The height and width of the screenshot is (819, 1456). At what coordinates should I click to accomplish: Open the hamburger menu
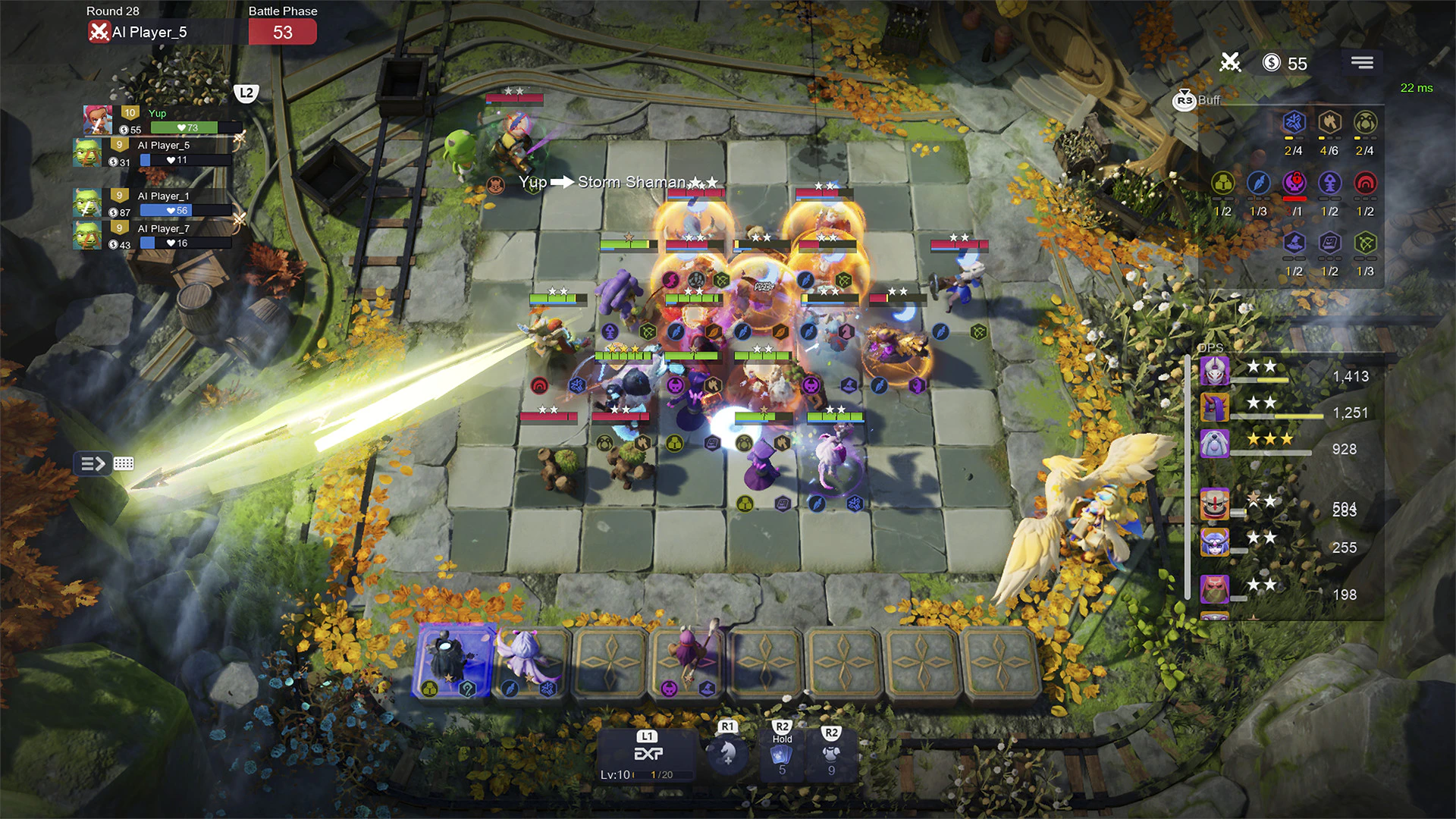(x=1362, y=63)
